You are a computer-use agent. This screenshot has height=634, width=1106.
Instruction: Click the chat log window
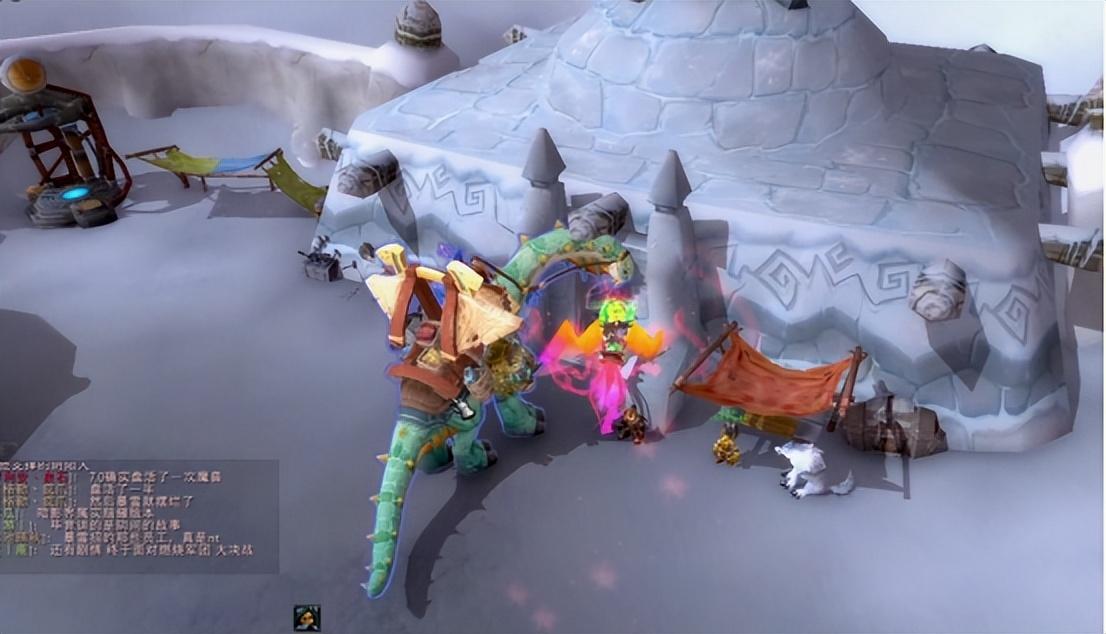tap(138, 516)
